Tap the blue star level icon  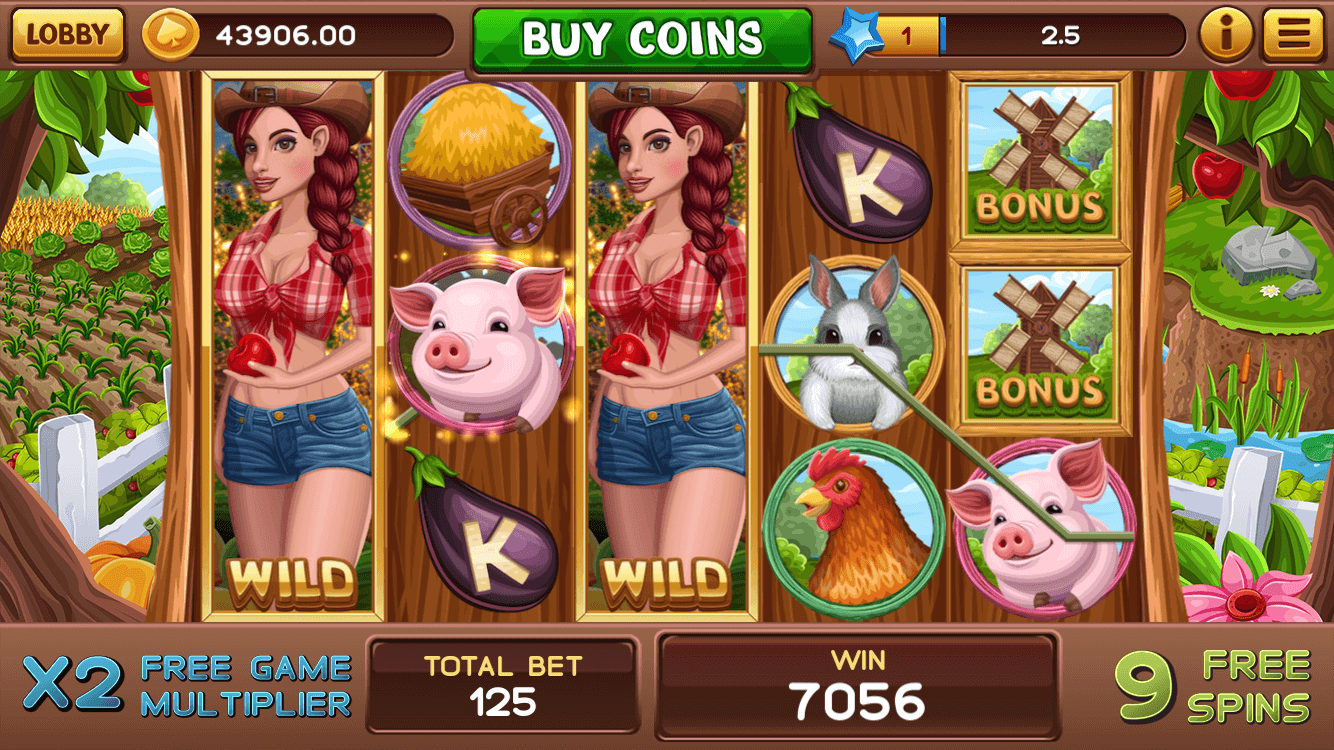click(856, 37)
